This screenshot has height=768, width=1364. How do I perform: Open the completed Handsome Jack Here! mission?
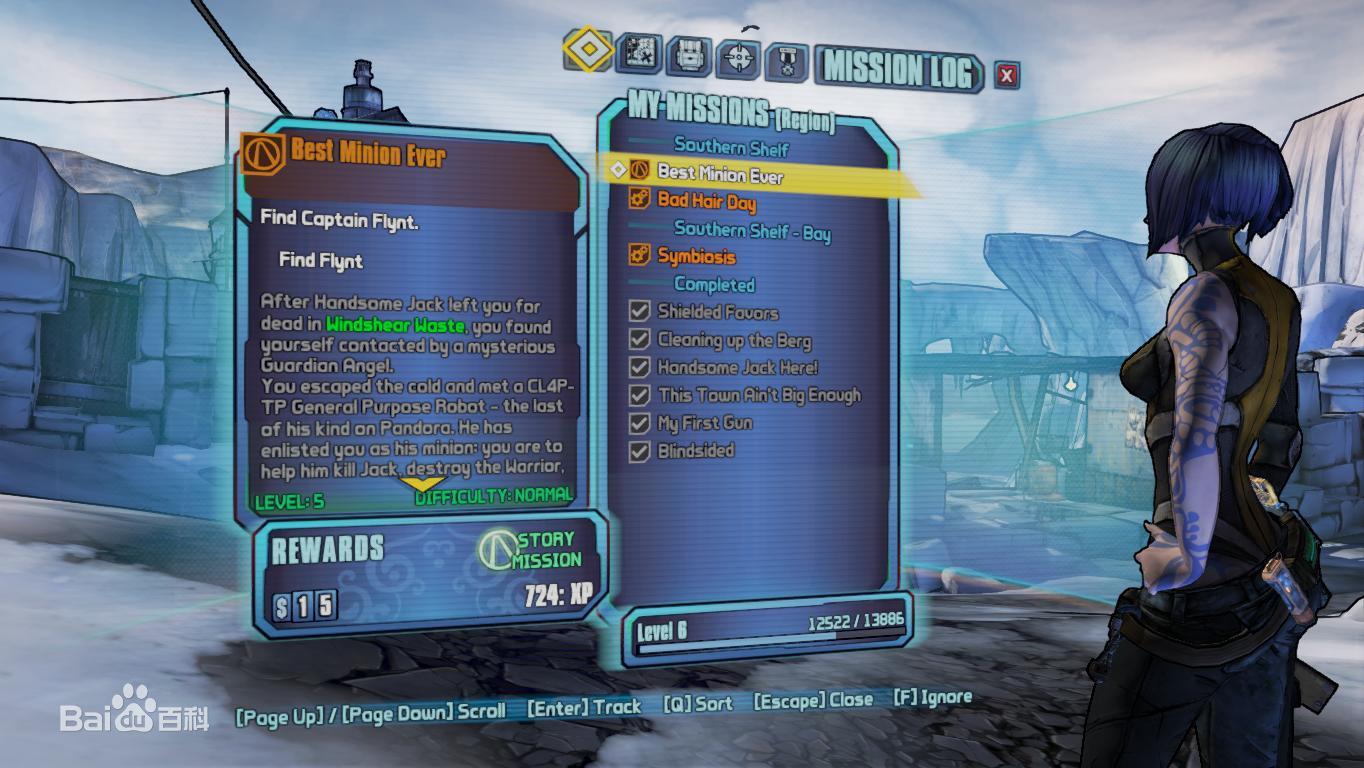point(737,367)
